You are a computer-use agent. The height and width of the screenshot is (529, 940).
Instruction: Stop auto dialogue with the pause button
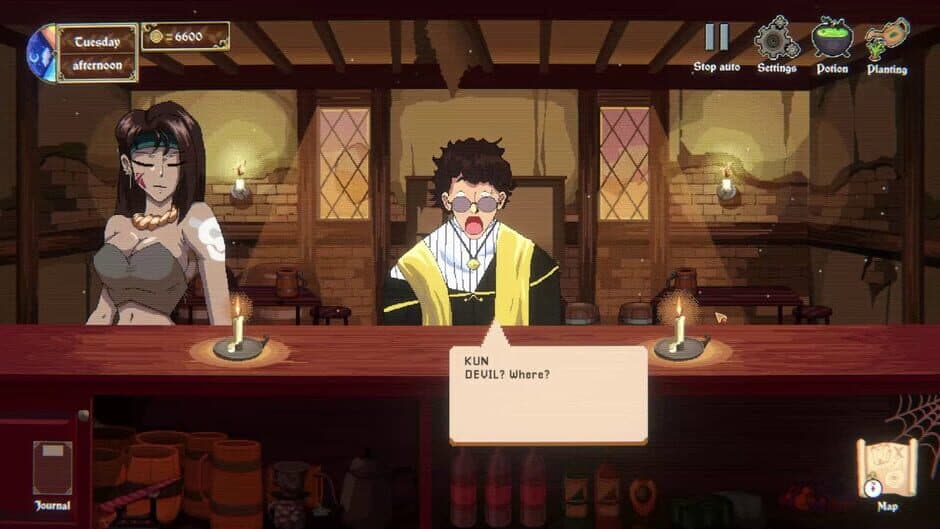click(717, 39)
